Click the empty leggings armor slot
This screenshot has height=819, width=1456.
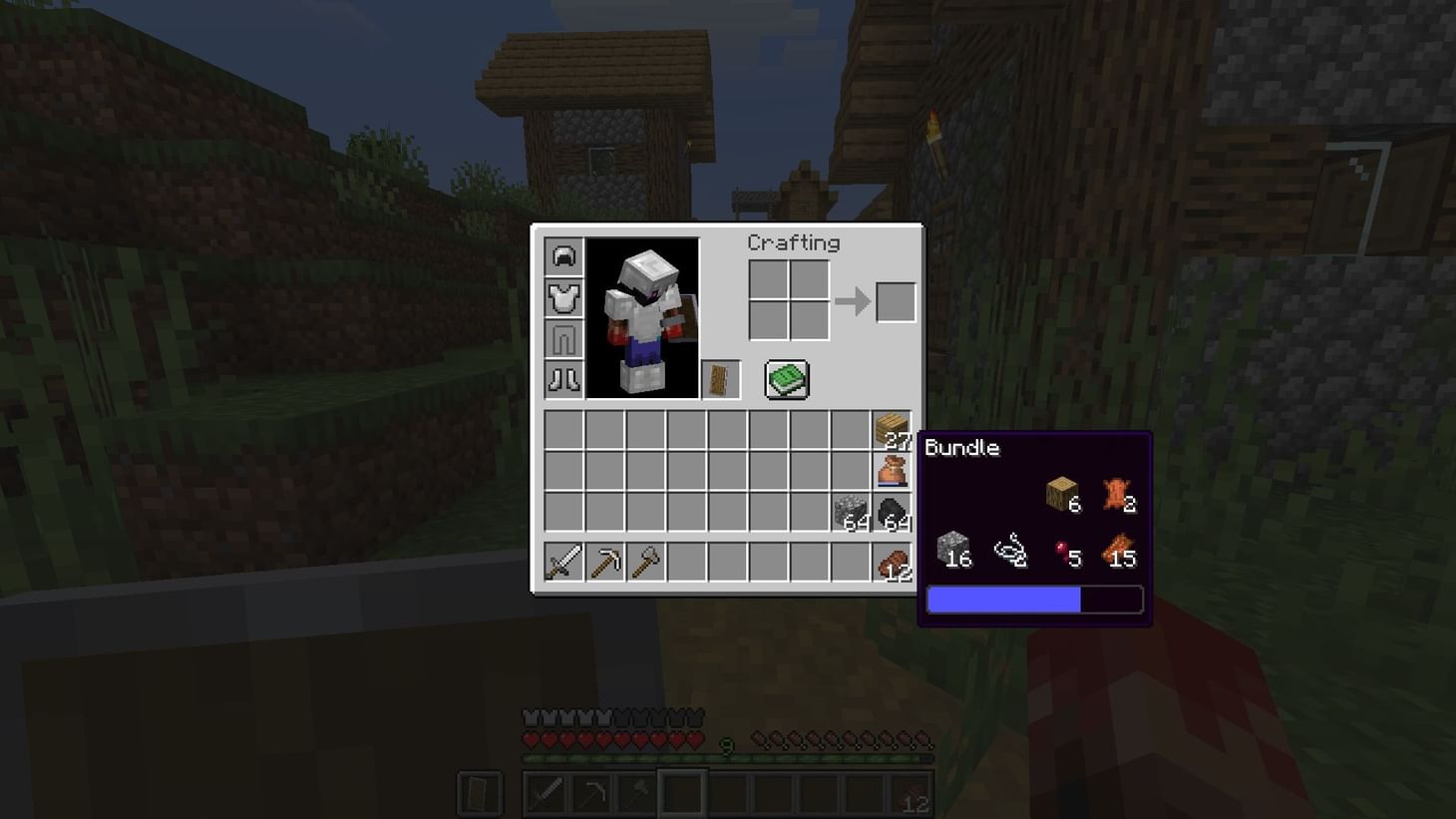pyautogui.click(x=563, y=338)
